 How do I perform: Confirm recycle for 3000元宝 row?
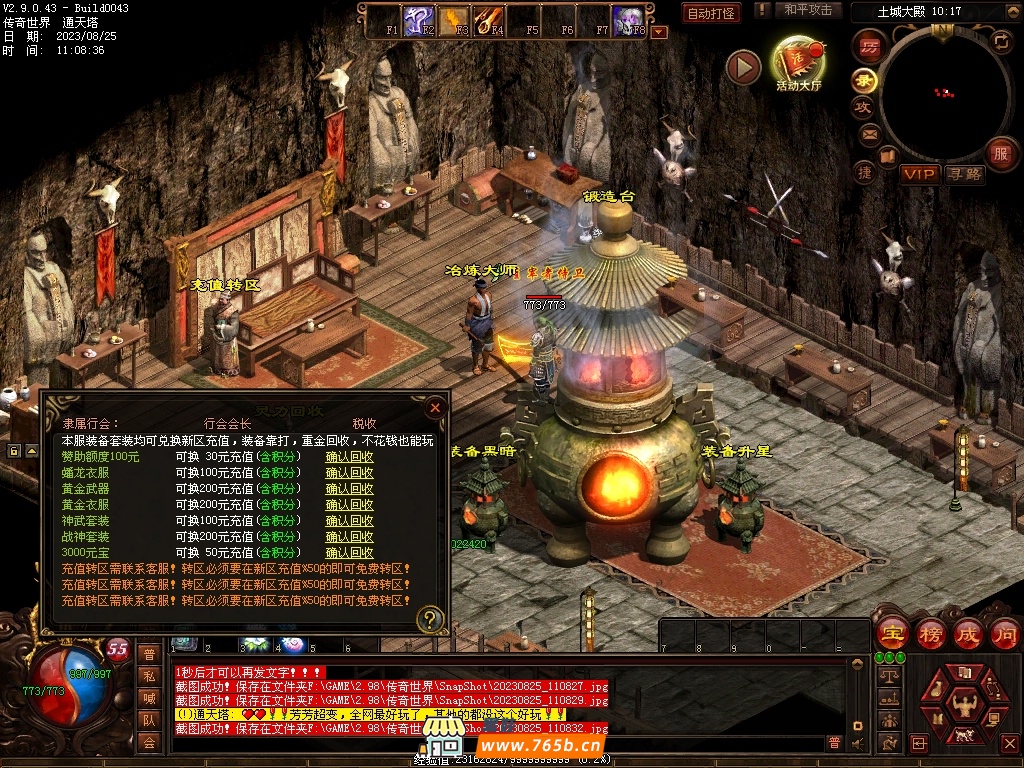coord(349,553)
